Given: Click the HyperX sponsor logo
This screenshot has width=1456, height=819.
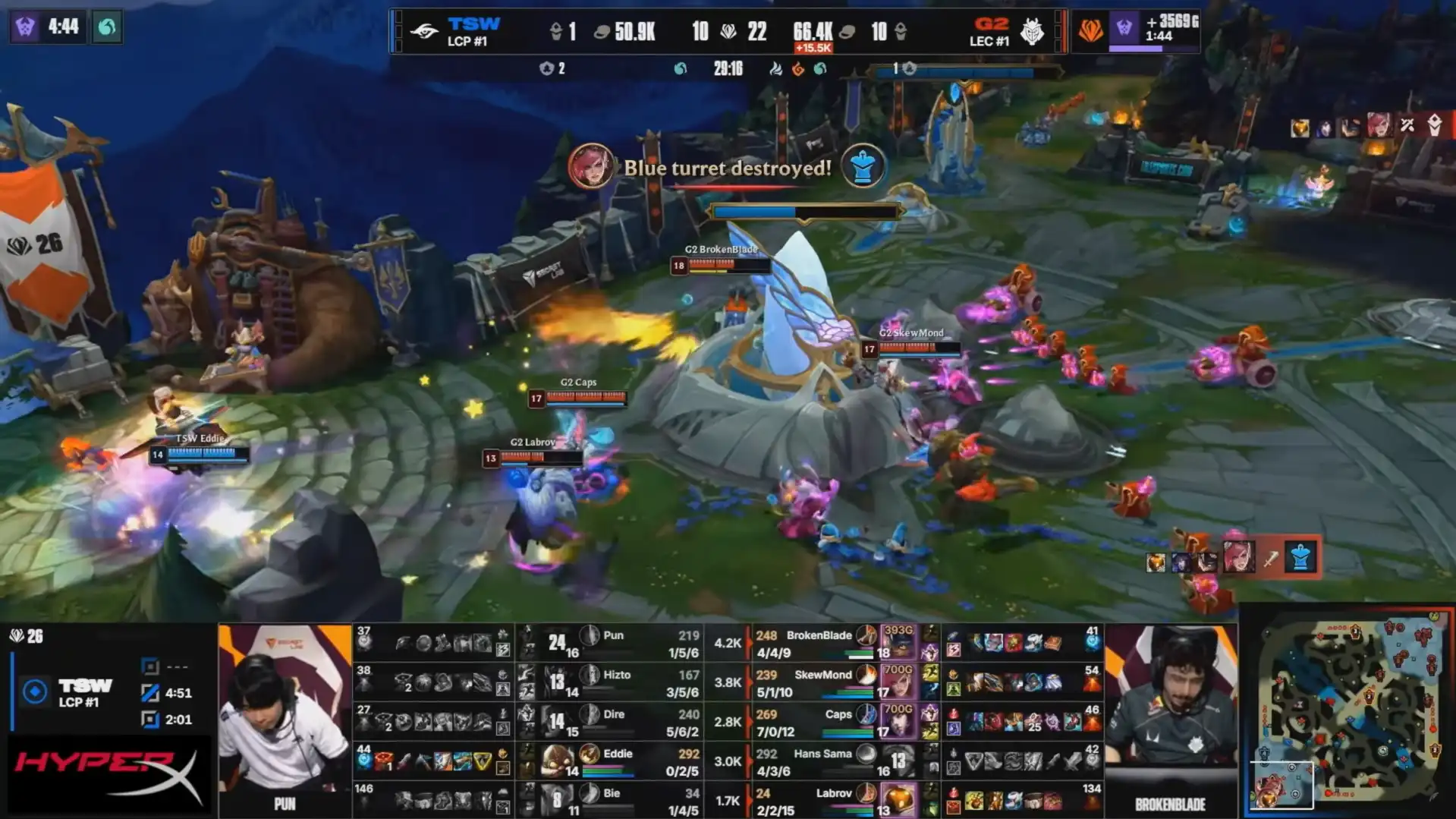Looking at the screenshot, I should point(108,776).
